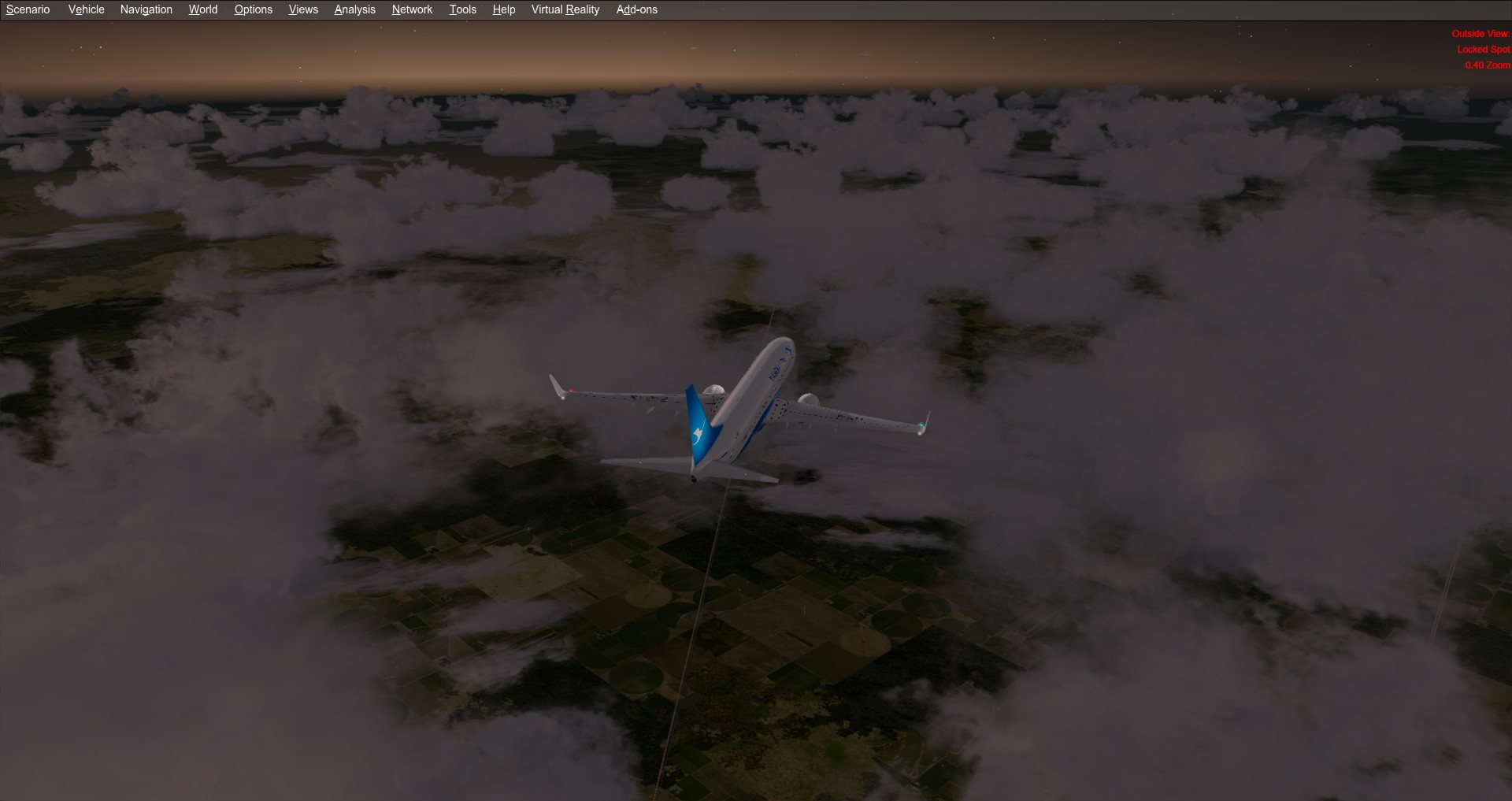1512x801 pixels.
Task: Open the Help menu
Action: 503,9
